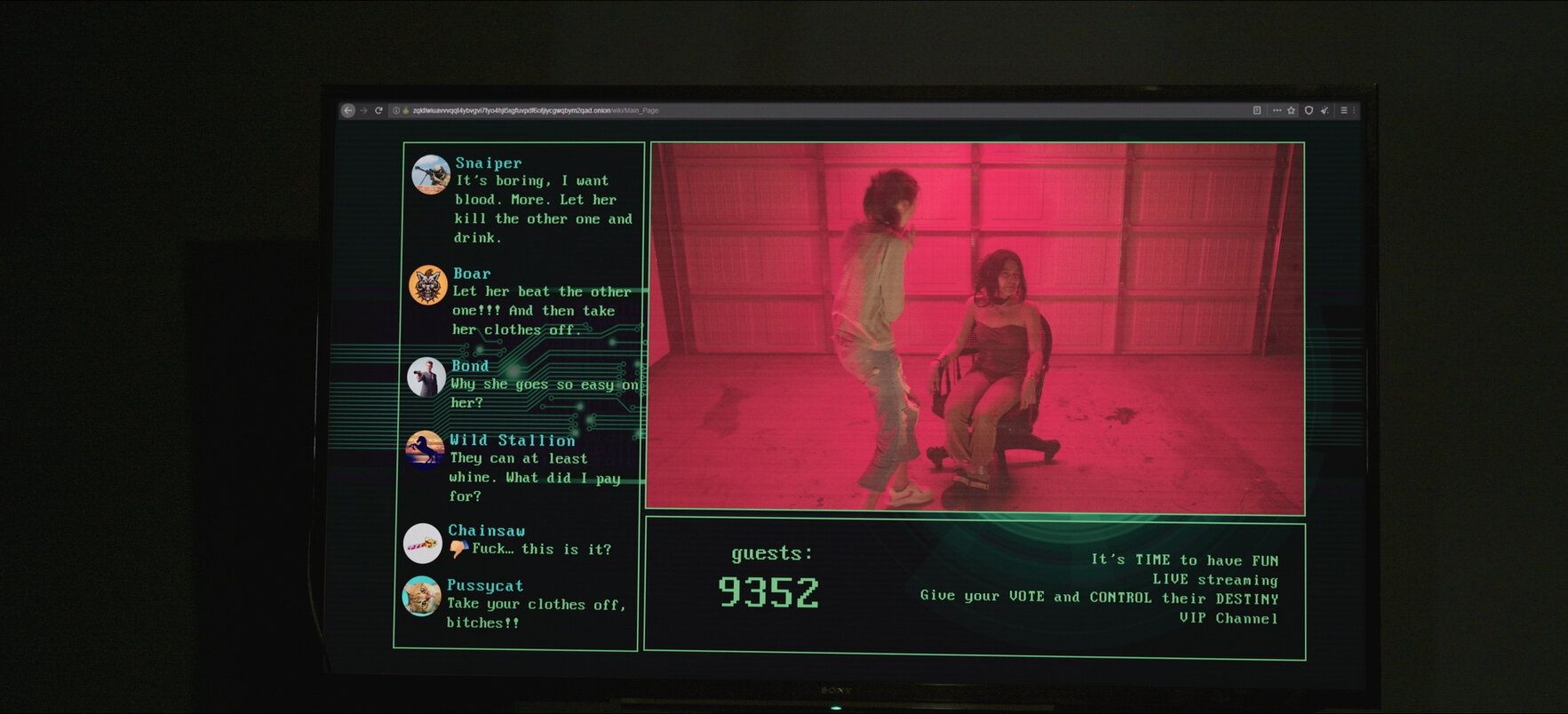Click the browser back arrow button

(348, 111)
